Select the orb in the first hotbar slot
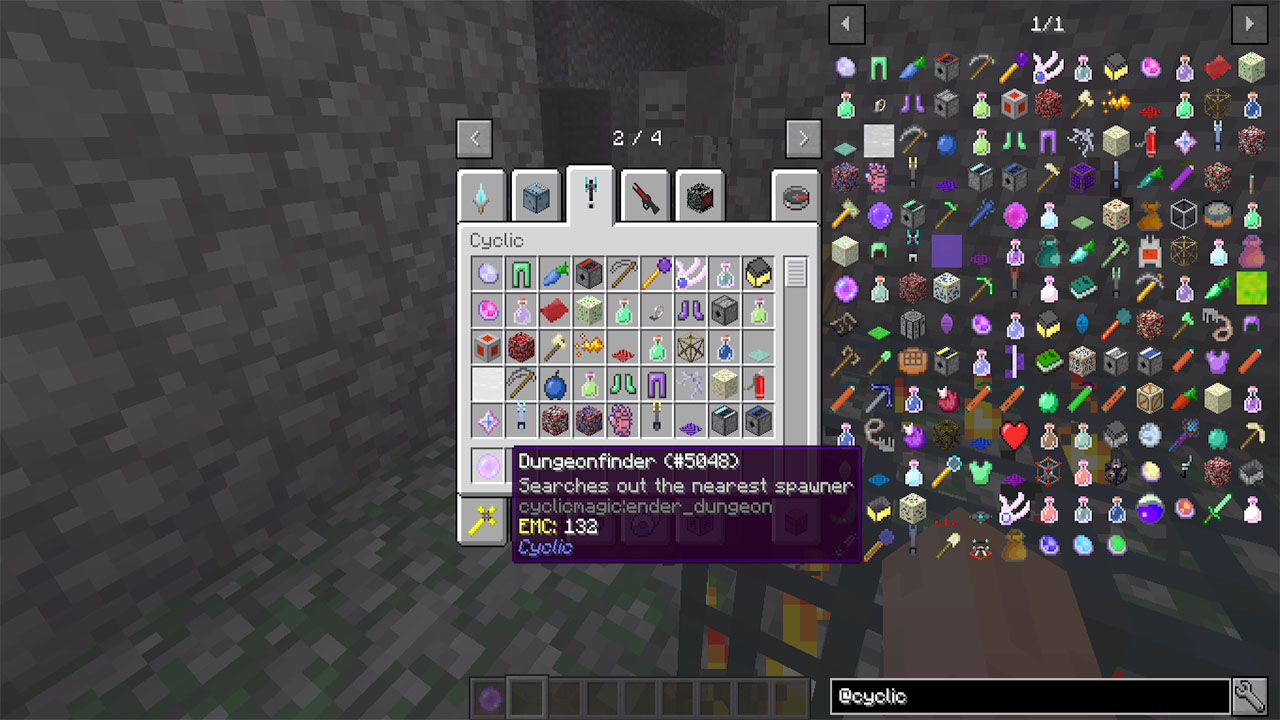1280x720 pixels. [490, 699]
